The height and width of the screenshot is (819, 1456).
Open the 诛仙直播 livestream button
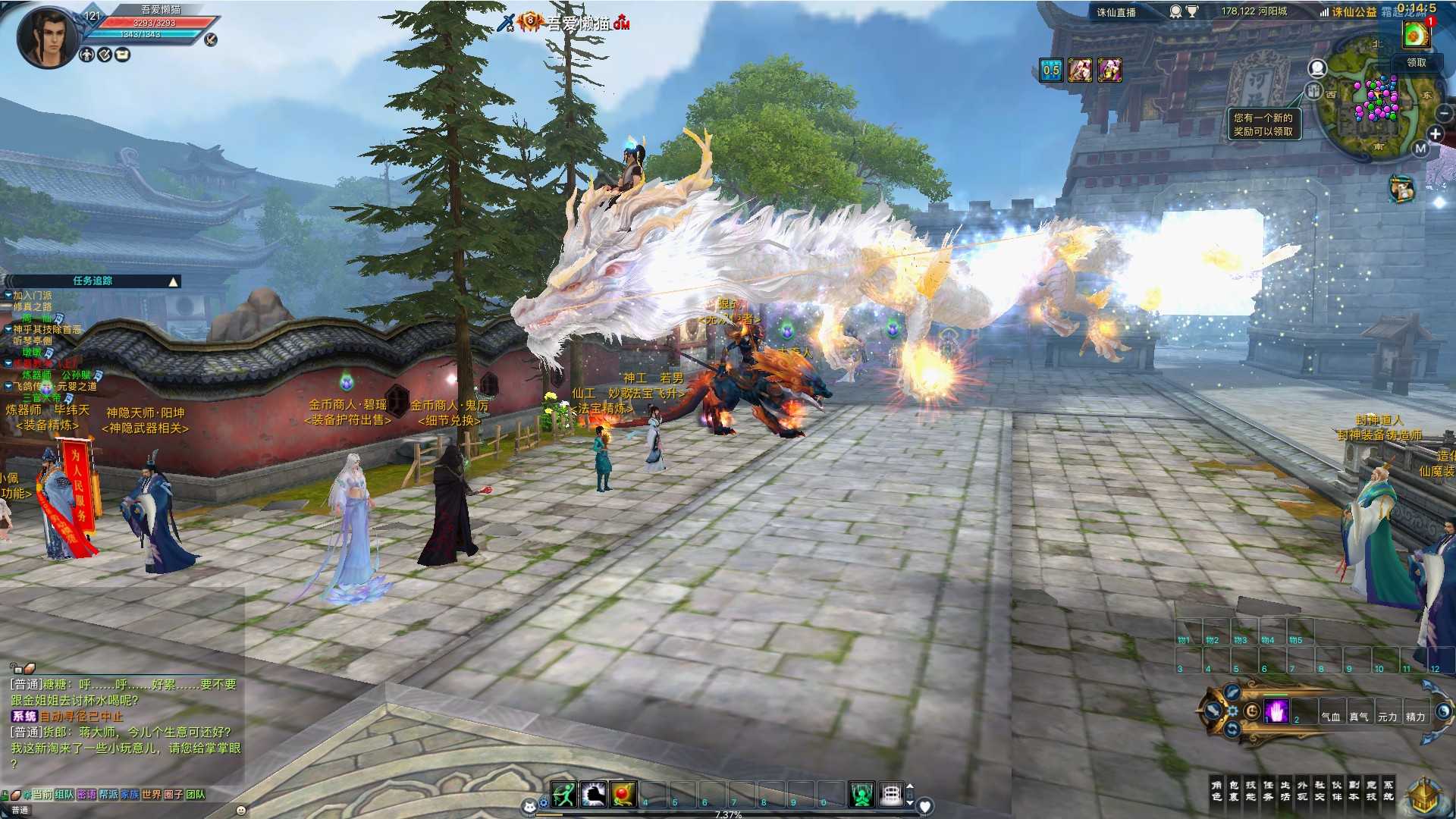click(x=1116, y=12)
